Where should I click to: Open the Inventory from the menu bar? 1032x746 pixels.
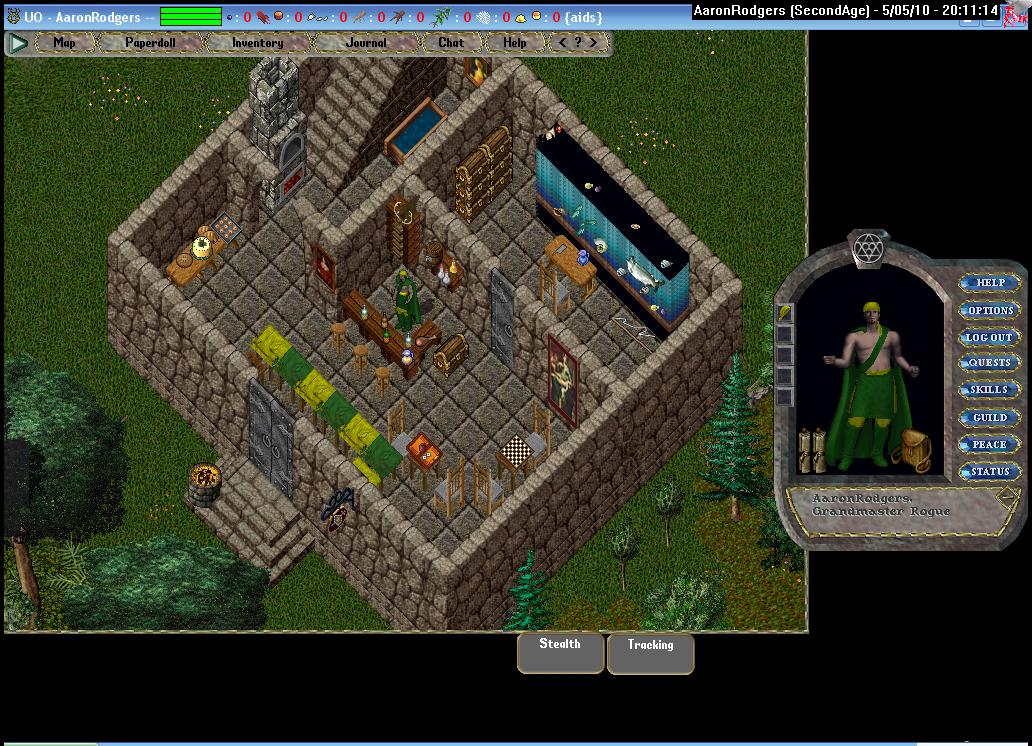coord(257,43)
